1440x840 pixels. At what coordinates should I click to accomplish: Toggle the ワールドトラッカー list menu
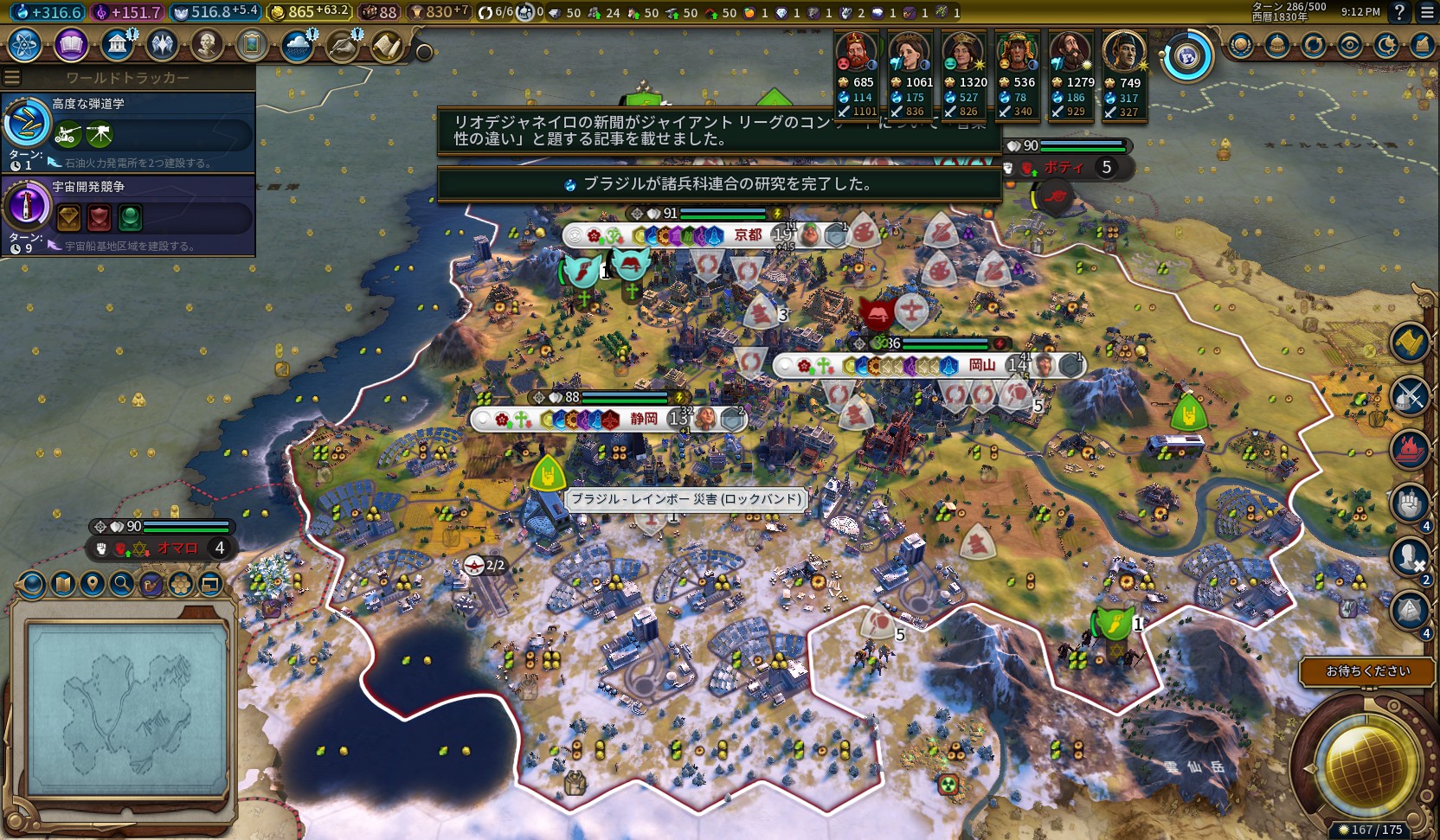pos(12,78)
